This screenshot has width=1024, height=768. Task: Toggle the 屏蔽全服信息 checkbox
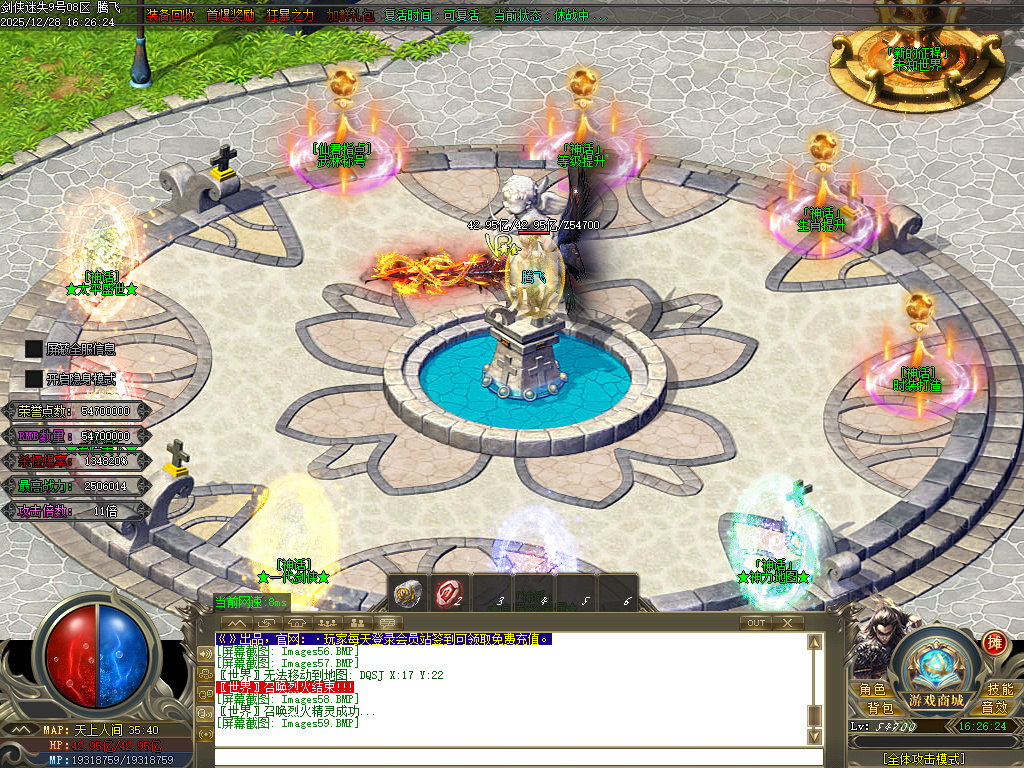point(34,349)
